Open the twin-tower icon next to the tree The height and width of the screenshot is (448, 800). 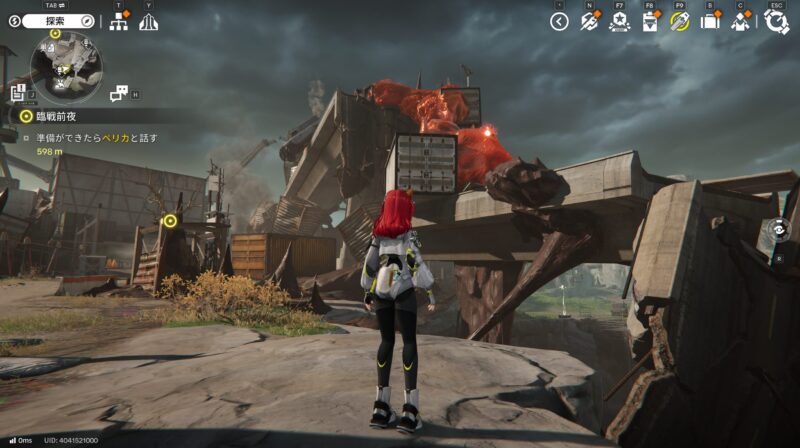[x=148, y=21]
